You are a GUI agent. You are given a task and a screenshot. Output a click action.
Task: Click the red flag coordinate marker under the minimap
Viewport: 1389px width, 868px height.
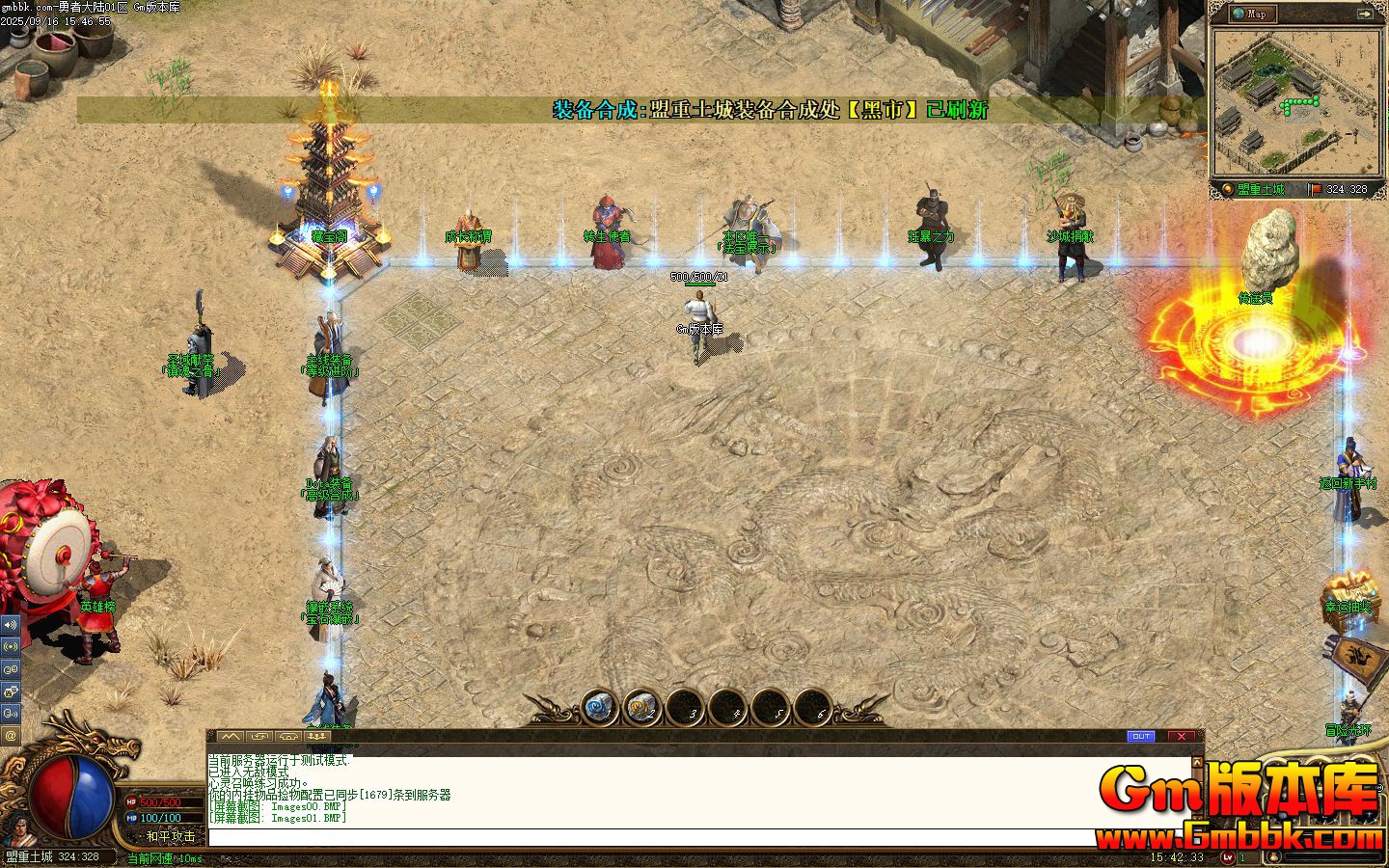click(x=1314, y=189)
